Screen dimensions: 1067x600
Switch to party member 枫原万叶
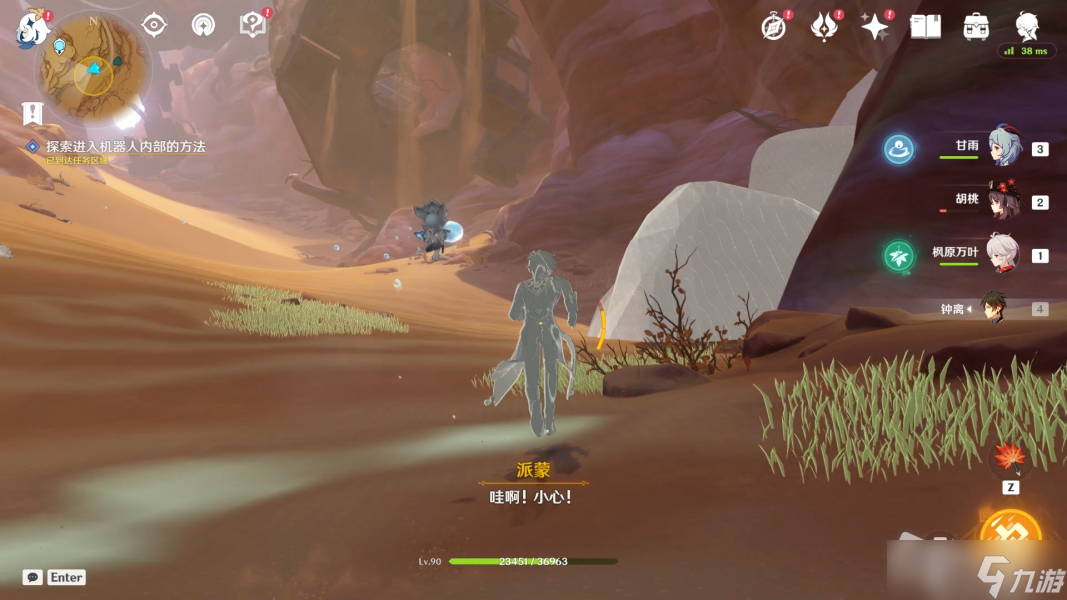point(1003,255)
